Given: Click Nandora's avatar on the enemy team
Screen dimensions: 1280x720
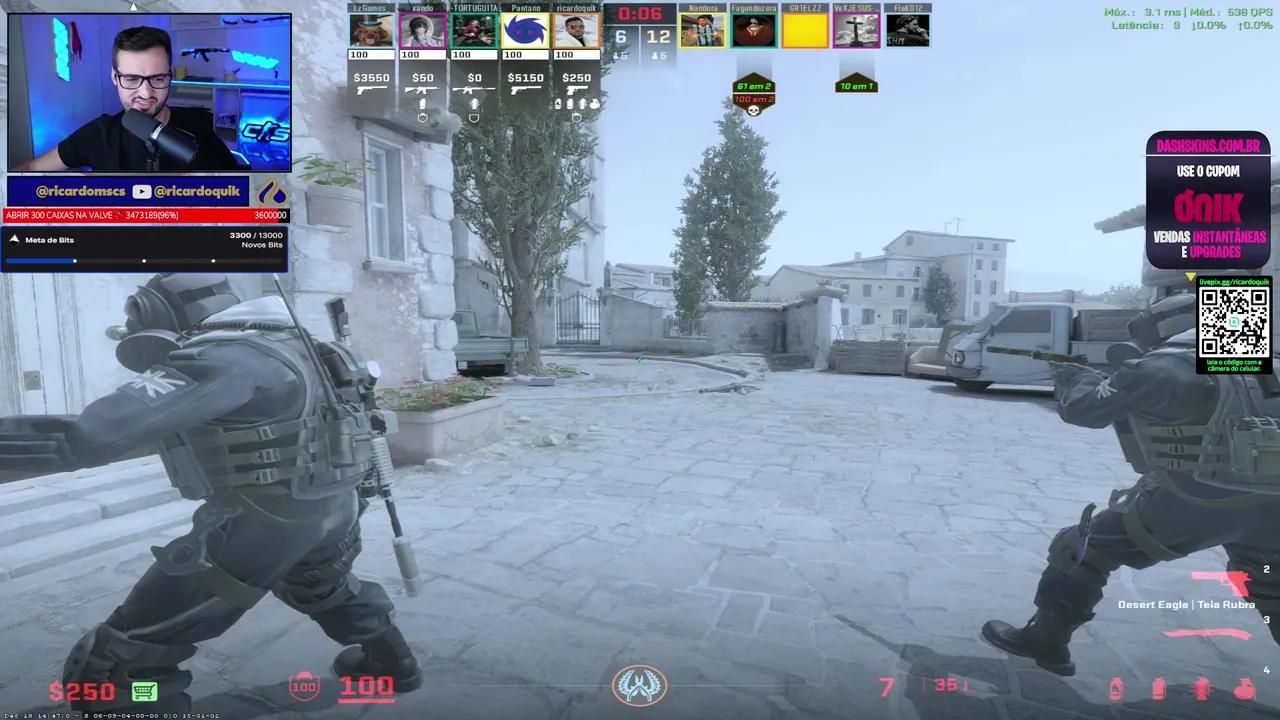Looking at the screenshot, I should tap(702, 28).
